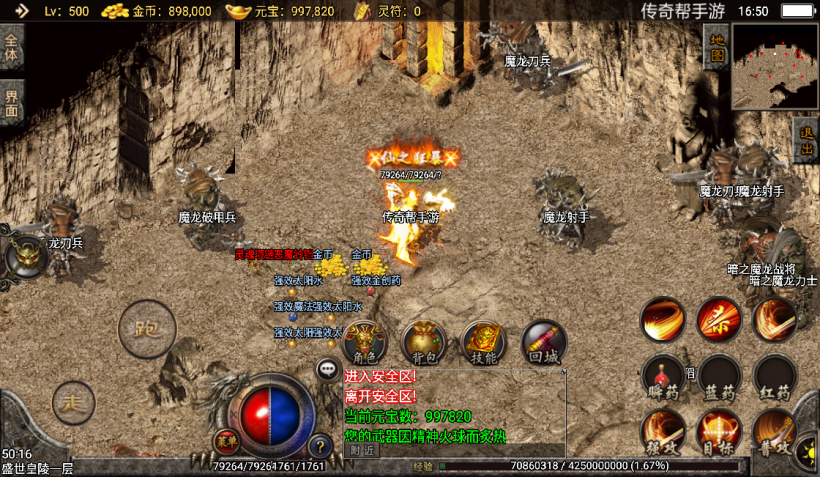820x477 pixels.
Task: Use the 蓝药 mana potion slot
Action: [720, 377]
